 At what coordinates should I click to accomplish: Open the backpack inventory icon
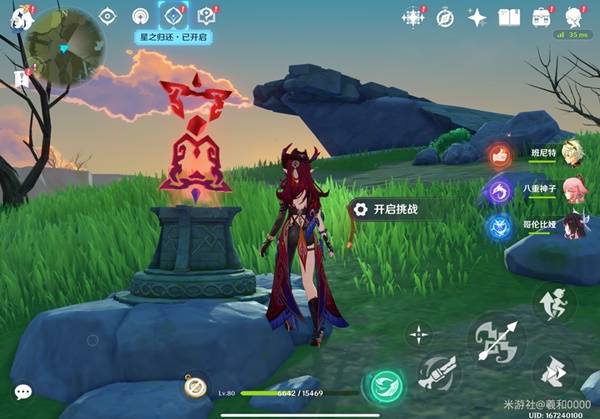pos(542,17)
